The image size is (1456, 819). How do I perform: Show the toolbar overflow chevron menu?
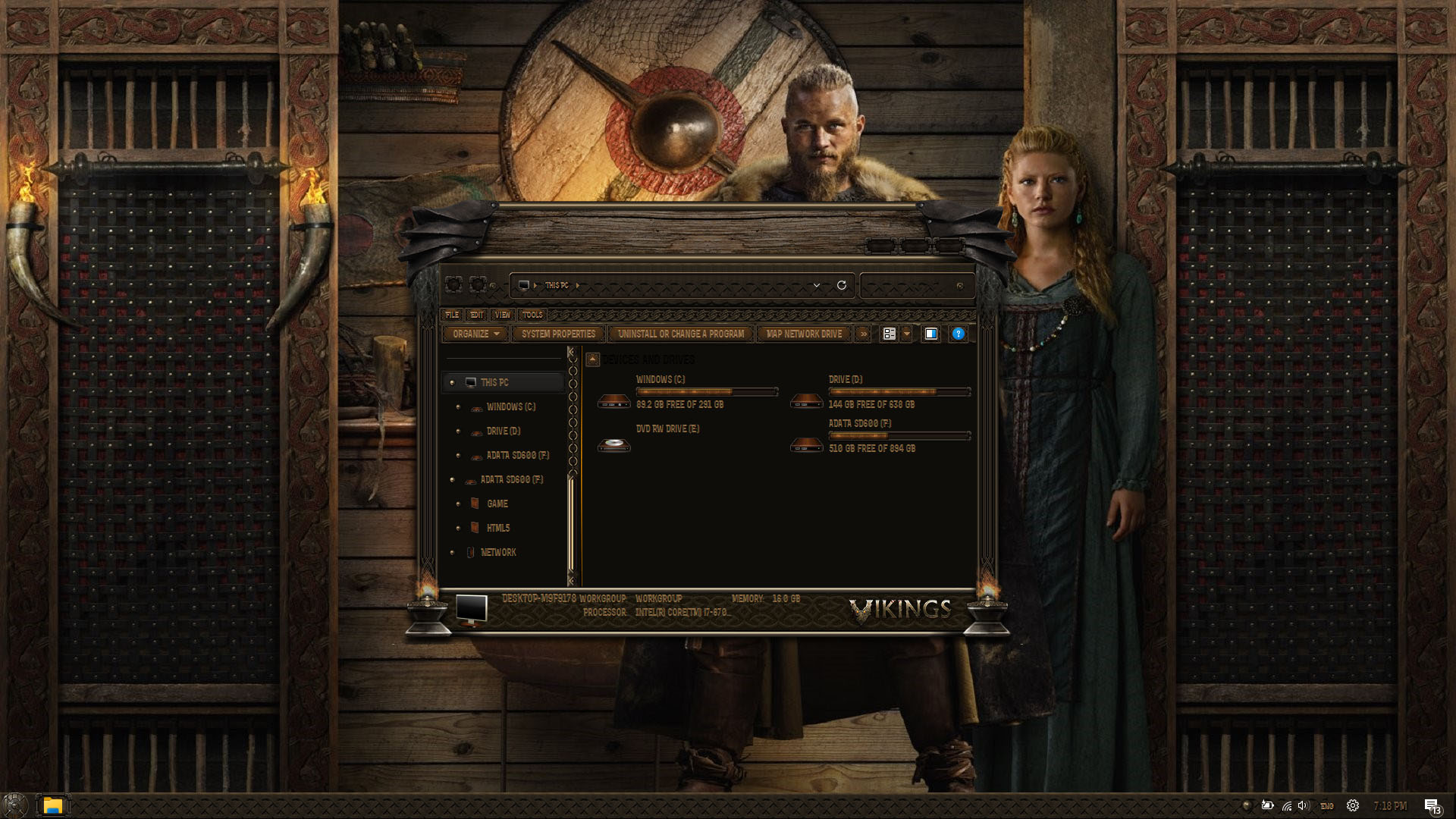pyautogui.click(x=863, y=334)
